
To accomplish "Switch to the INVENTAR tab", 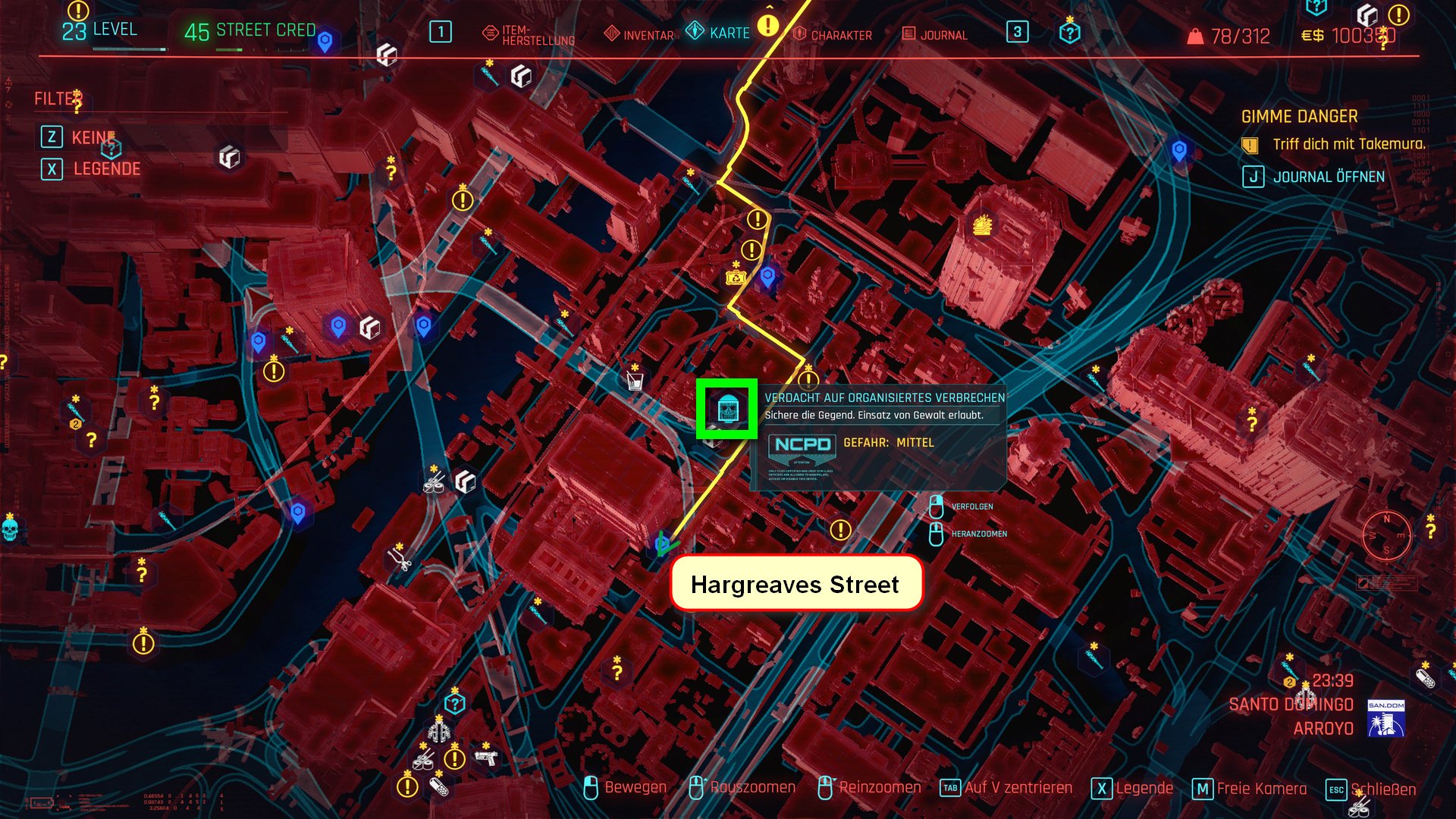I will (x=647, y=33).
